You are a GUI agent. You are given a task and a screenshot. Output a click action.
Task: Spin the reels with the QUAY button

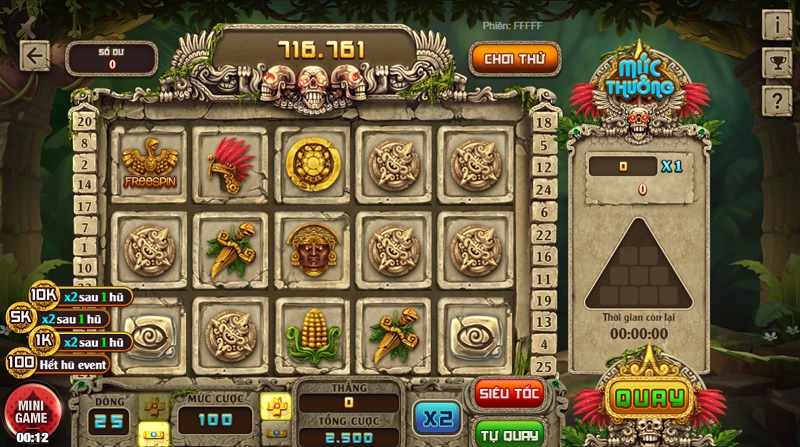650,398
